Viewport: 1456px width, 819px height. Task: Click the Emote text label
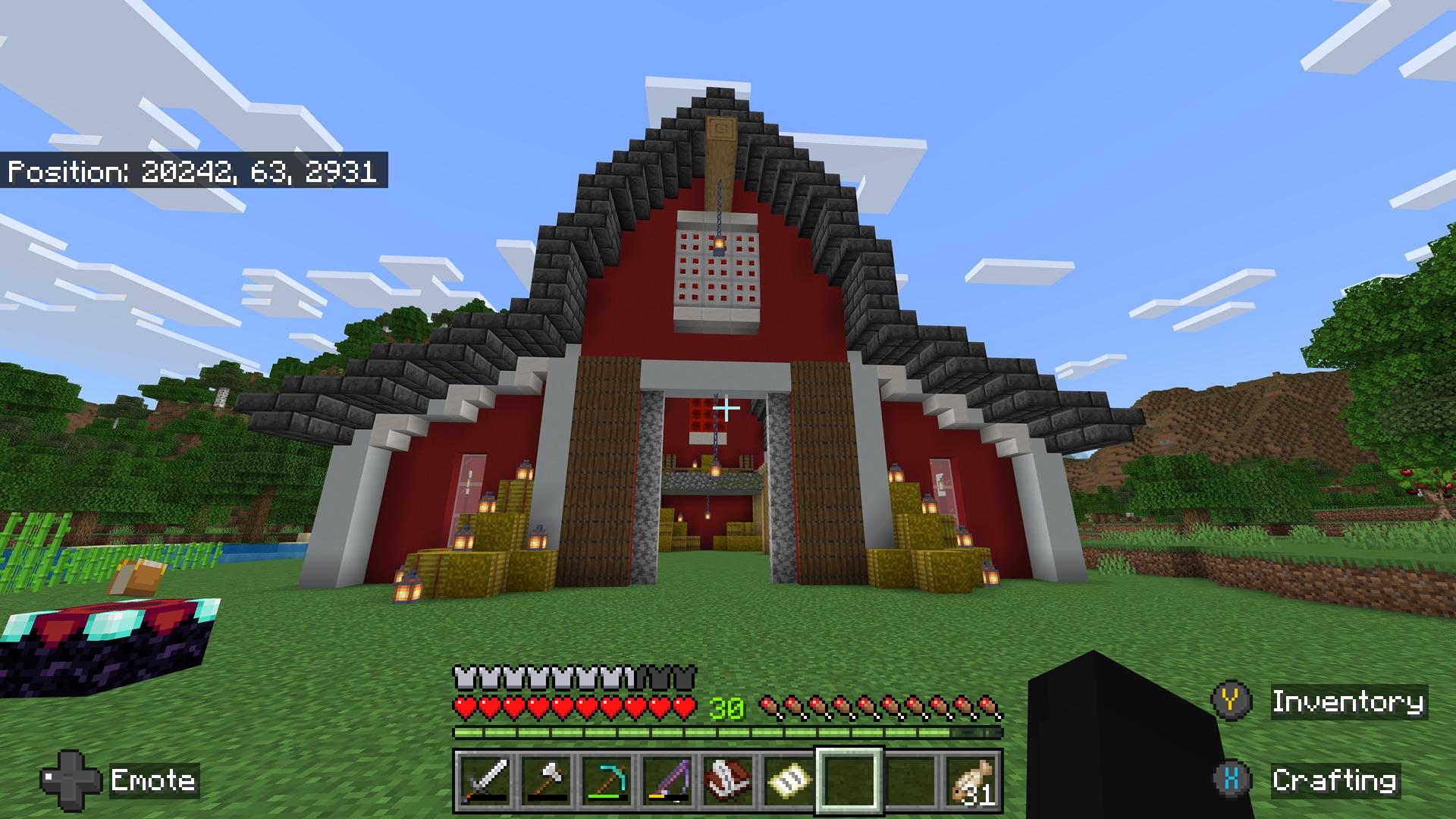pos(152,780)
